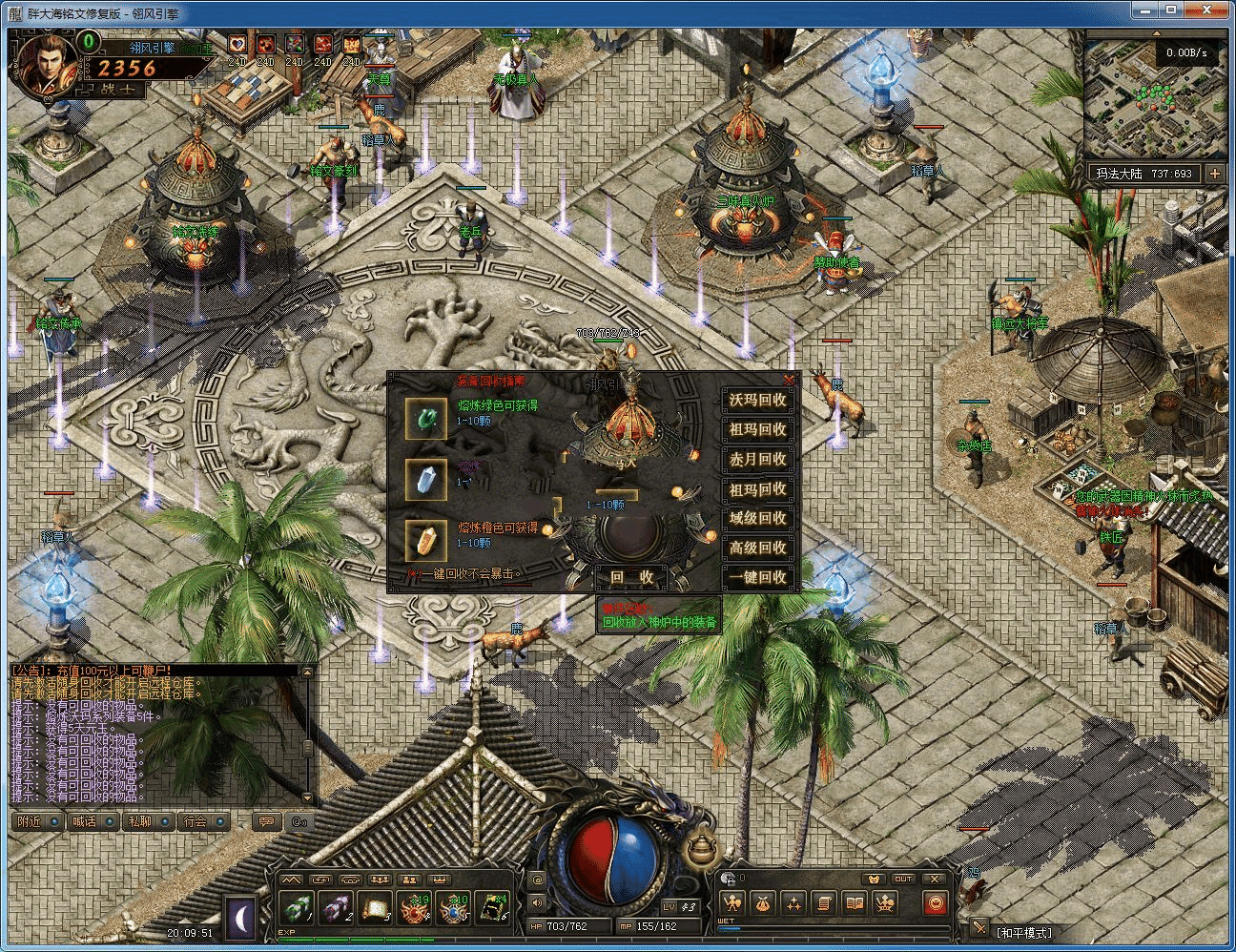Switch chat to the 附近 channel

(x=31, y=821)
